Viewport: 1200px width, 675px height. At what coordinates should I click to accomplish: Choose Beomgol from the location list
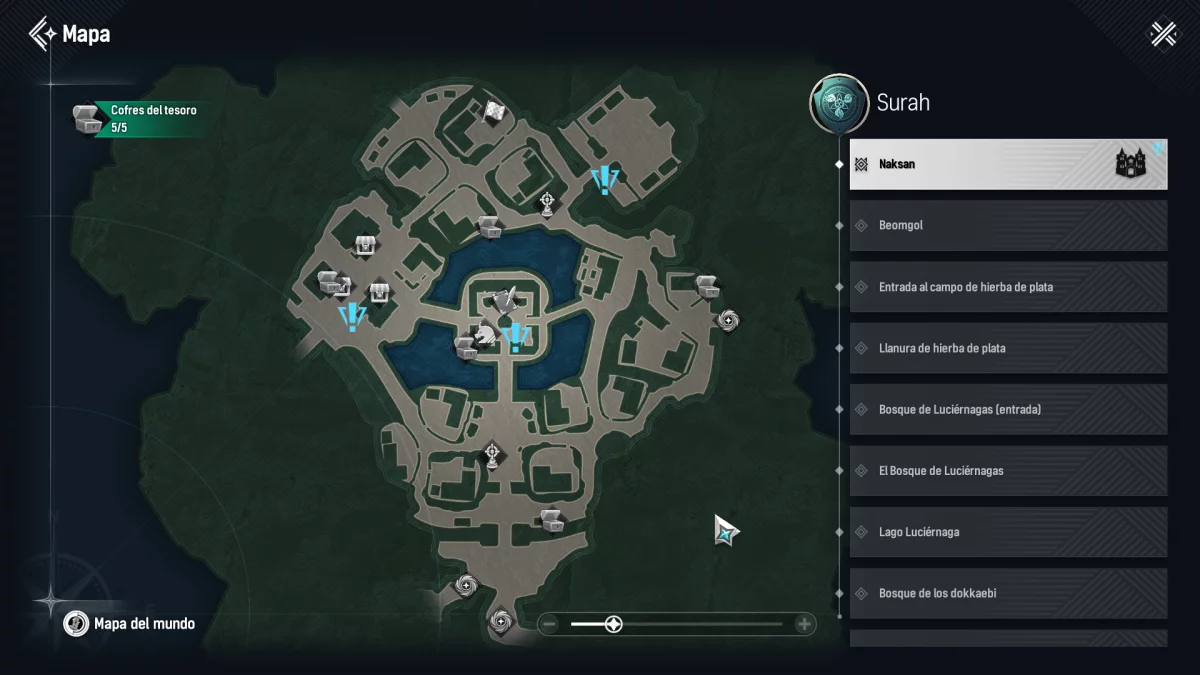[x=1008, y=226]
